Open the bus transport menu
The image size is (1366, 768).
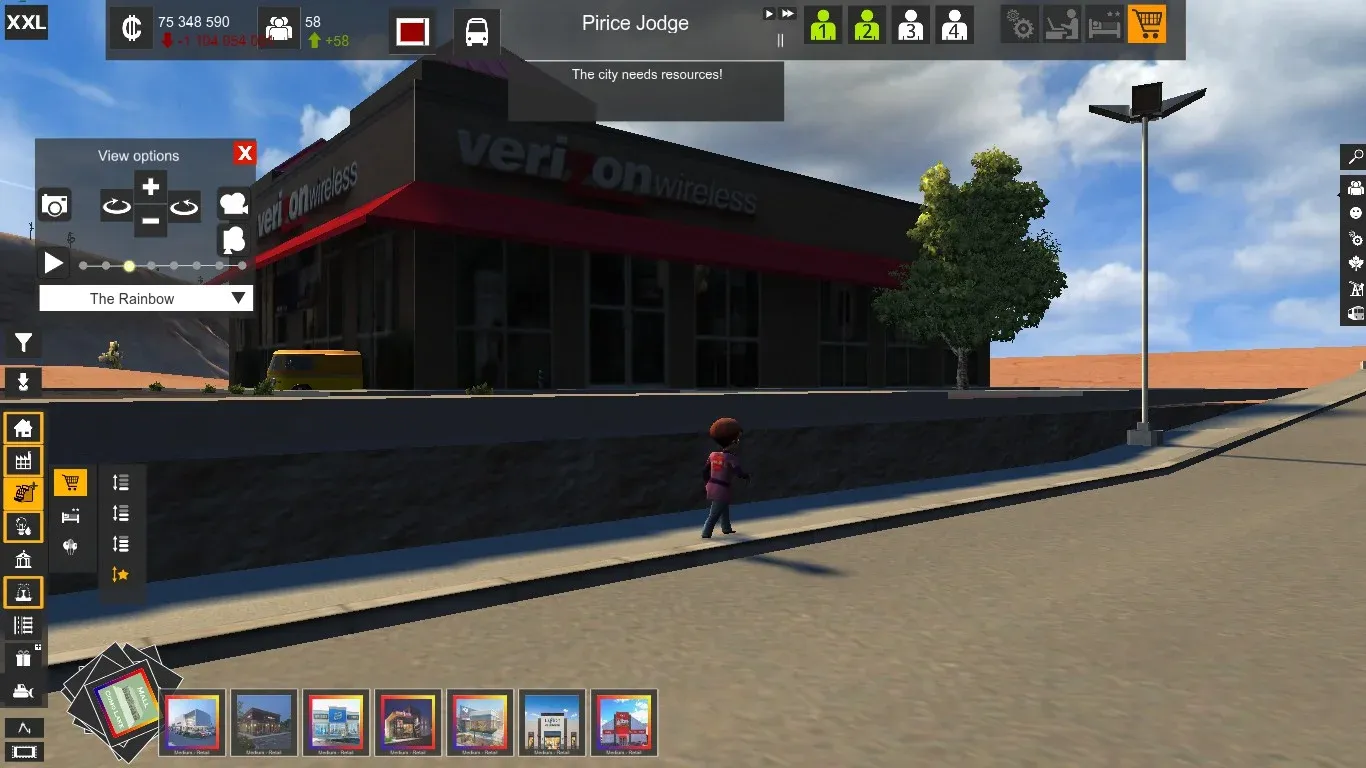[477, 31]
